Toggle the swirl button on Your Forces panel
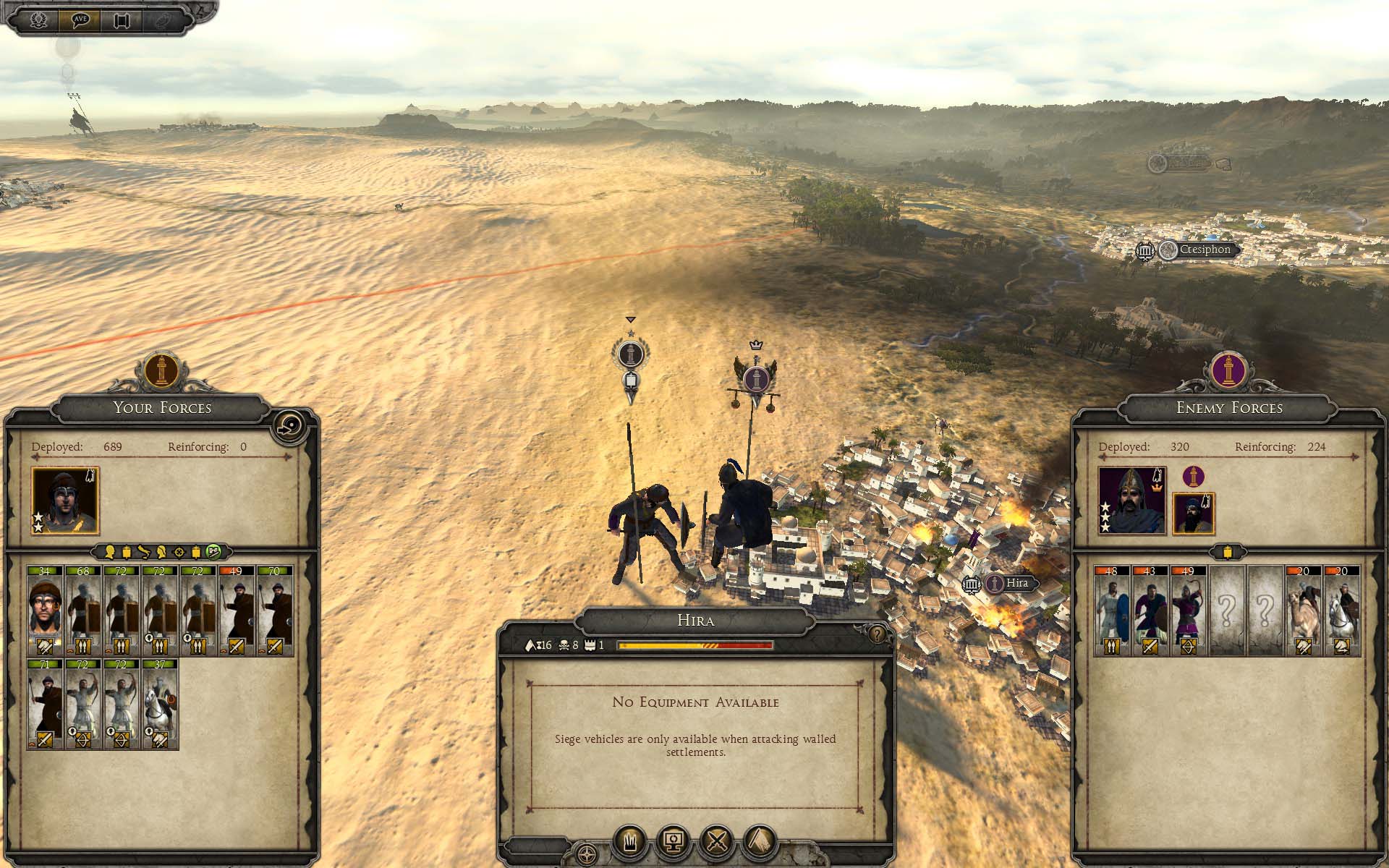Viewport: 1389px width, 868px height. coord(290,425)
